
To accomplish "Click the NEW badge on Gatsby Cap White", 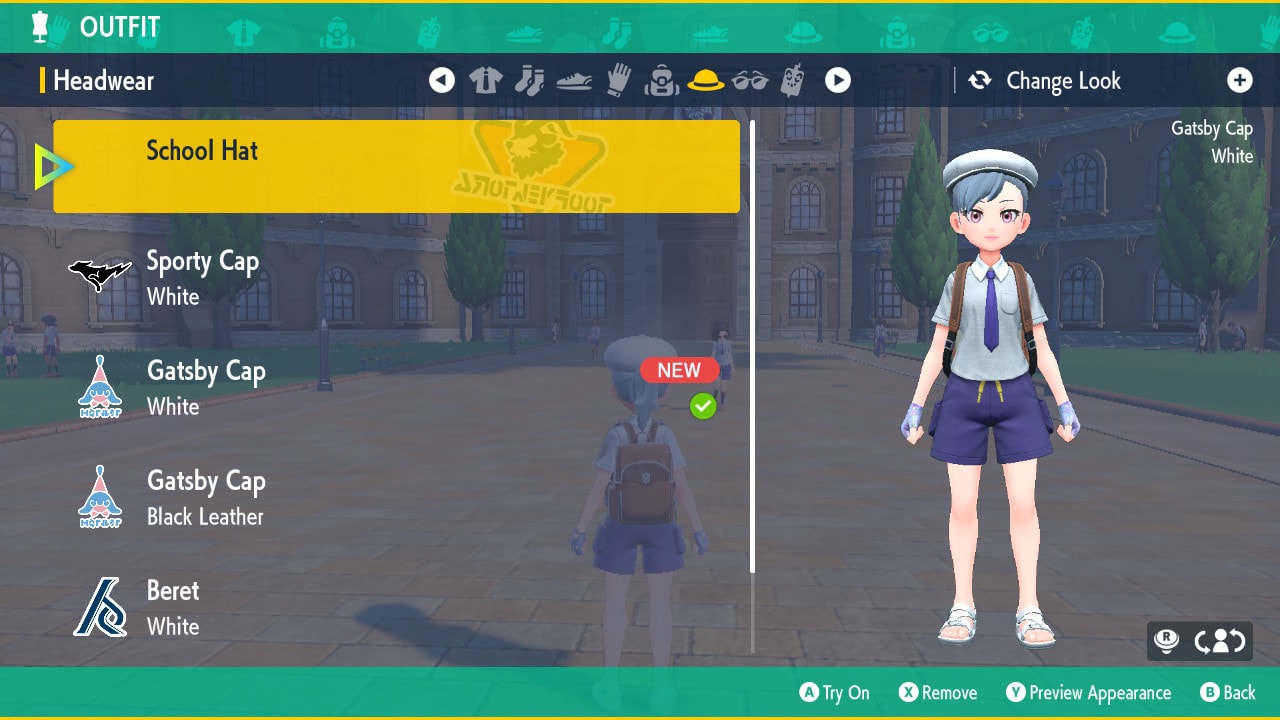I will [678, 370].
